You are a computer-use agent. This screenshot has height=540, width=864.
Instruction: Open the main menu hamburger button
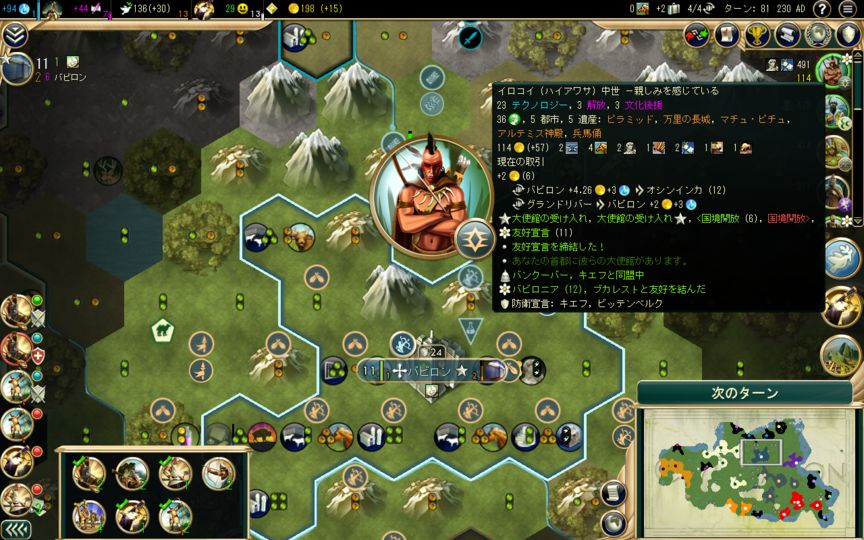(x=847, y=9)
